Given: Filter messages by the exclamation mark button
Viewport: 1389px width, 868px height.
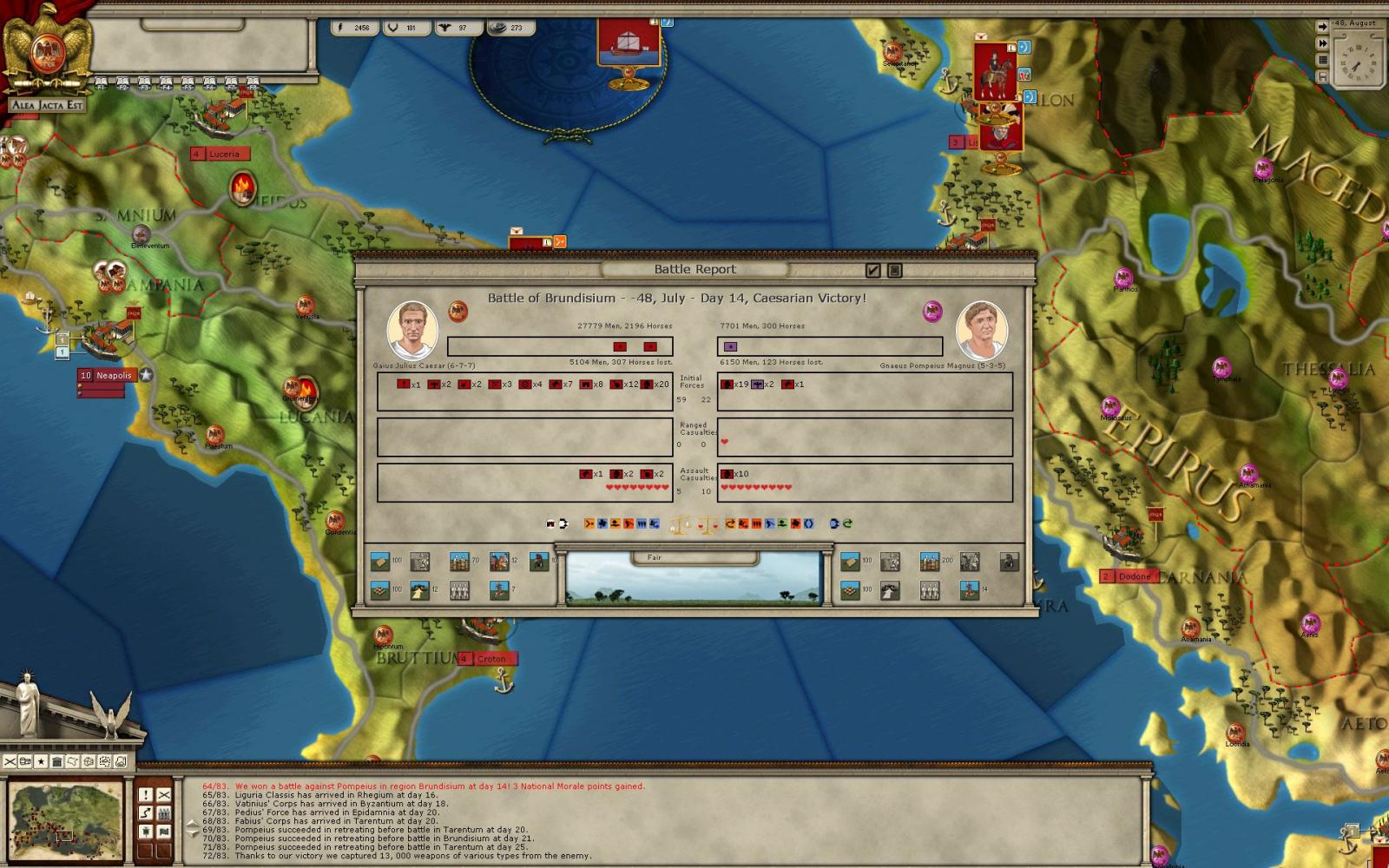Looking at the screenshot, I should click(x=146, y=795).
